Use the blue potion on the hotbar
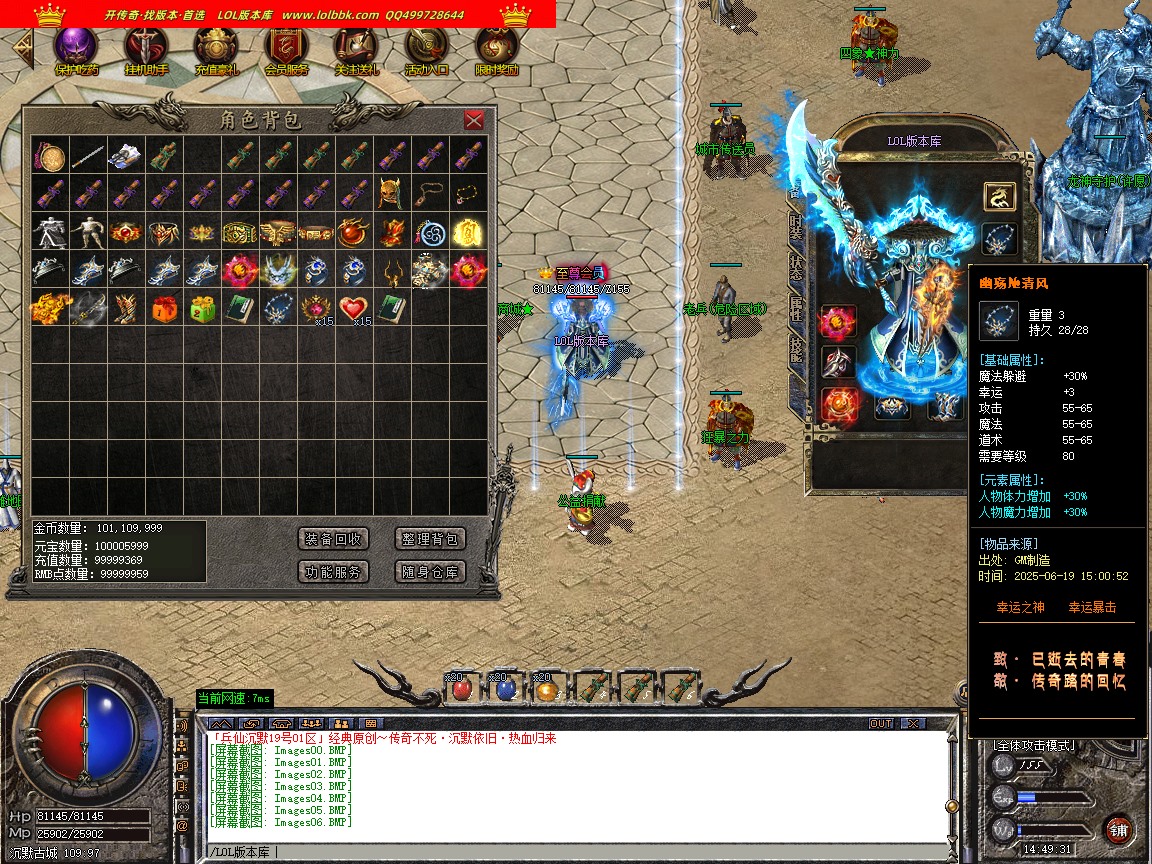Viewport: 1152px width, 864px height. (x=505, y=689)
